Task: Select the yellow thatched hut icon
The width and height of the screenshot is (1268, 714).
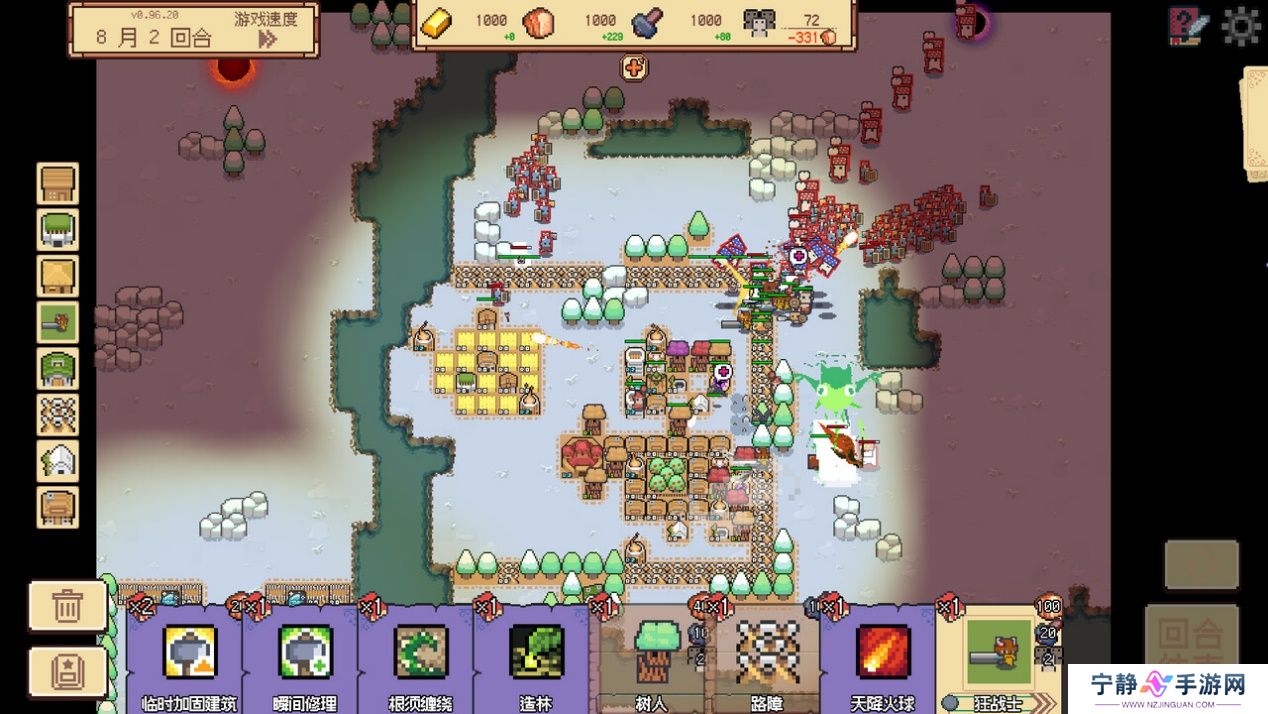Action: (58, 276)
